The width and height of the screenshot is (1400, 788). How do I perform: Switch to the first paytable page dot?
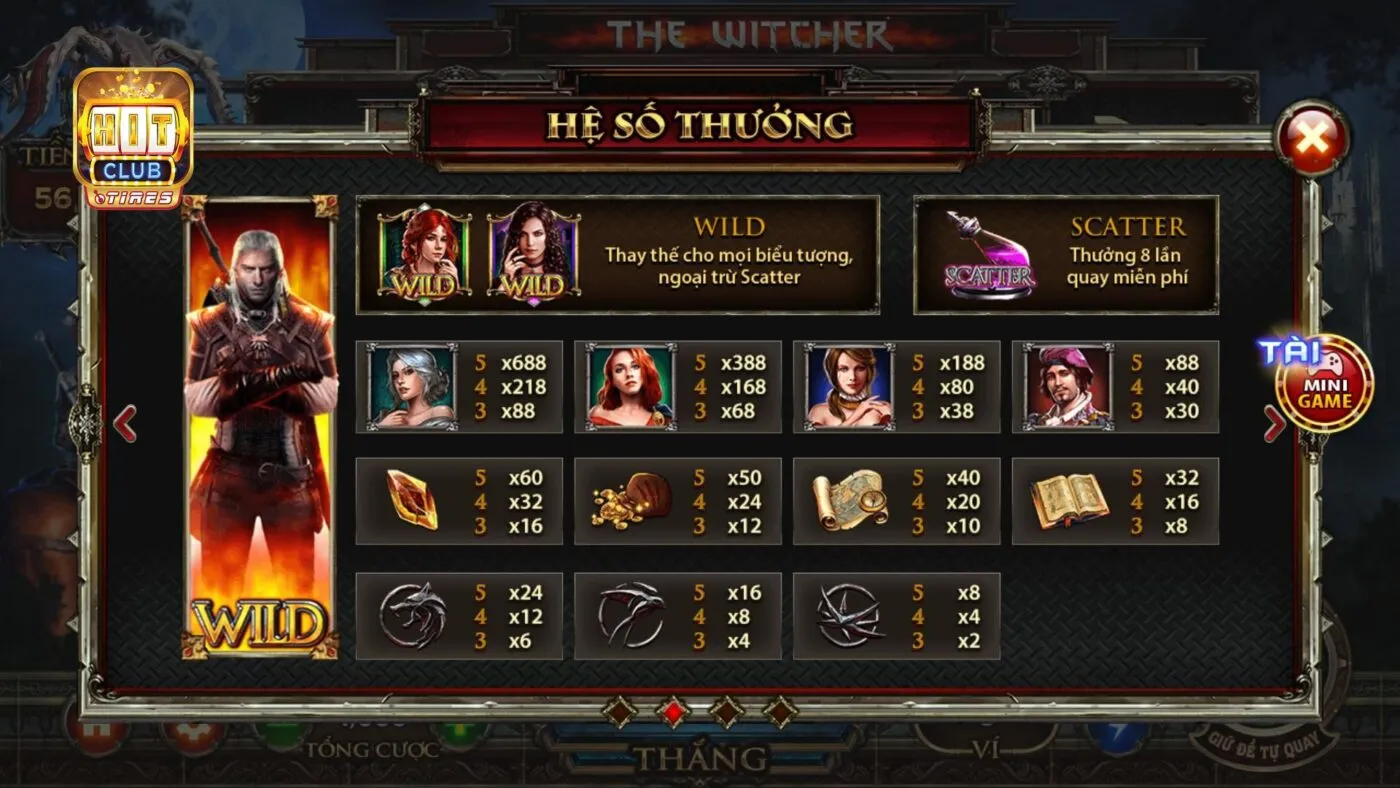(618, 712)
